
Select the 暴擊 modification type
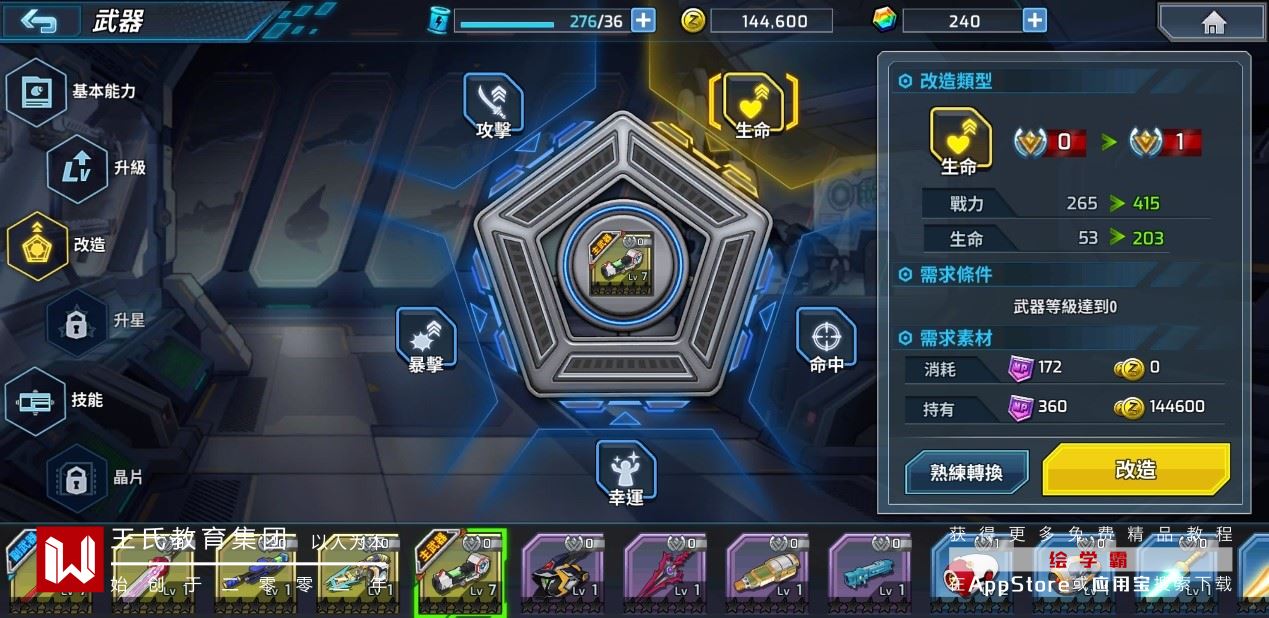(426, 340)
